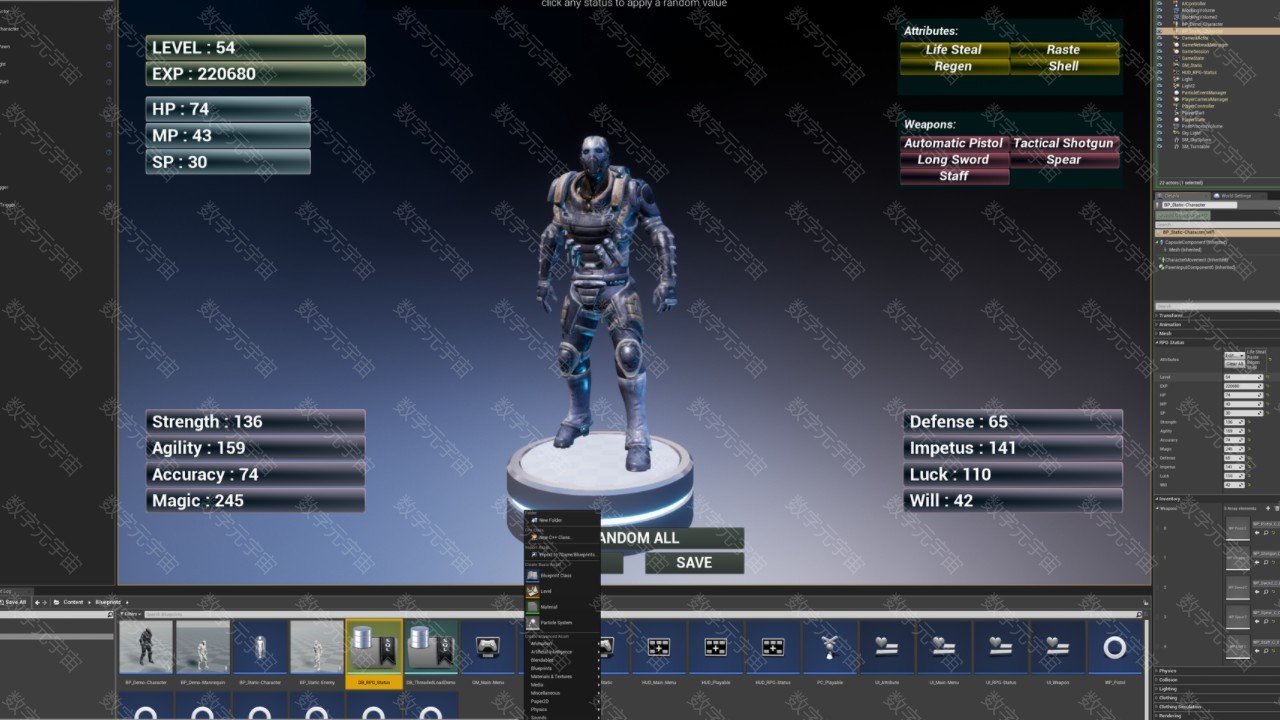Create a Blueprint Class from context menu
This screenshot has height=720, width=1280.
click(556, 576)
